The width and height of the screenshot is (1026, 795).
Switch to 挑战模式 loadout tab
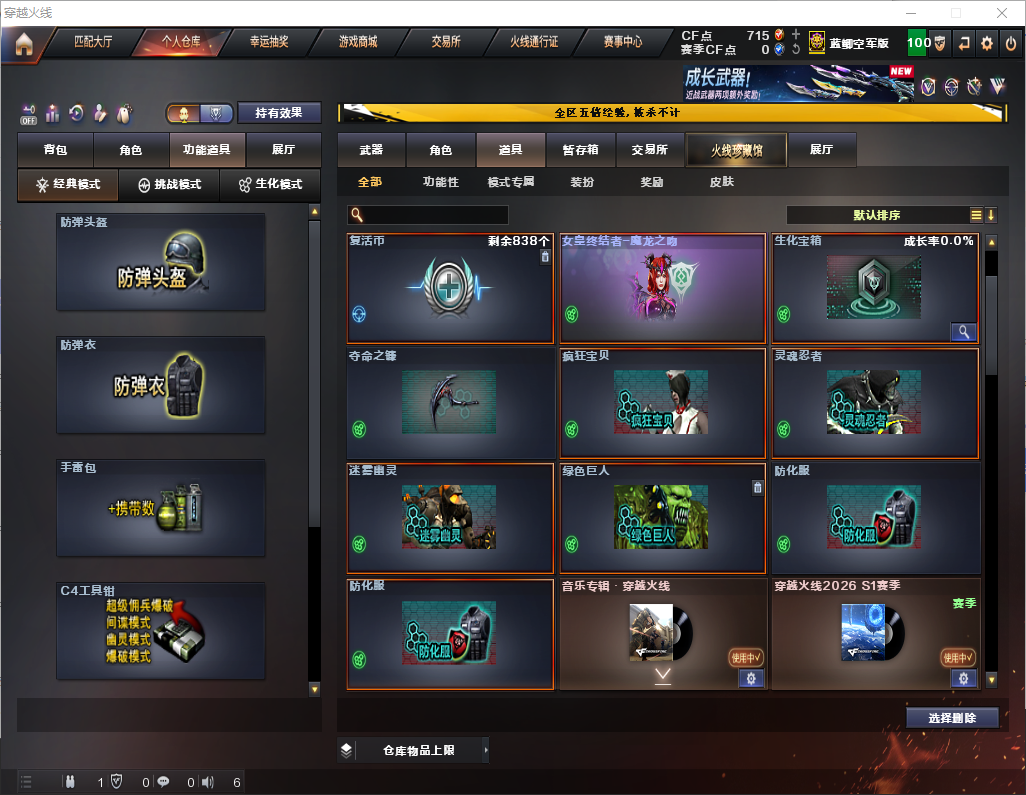pos(169,184)
